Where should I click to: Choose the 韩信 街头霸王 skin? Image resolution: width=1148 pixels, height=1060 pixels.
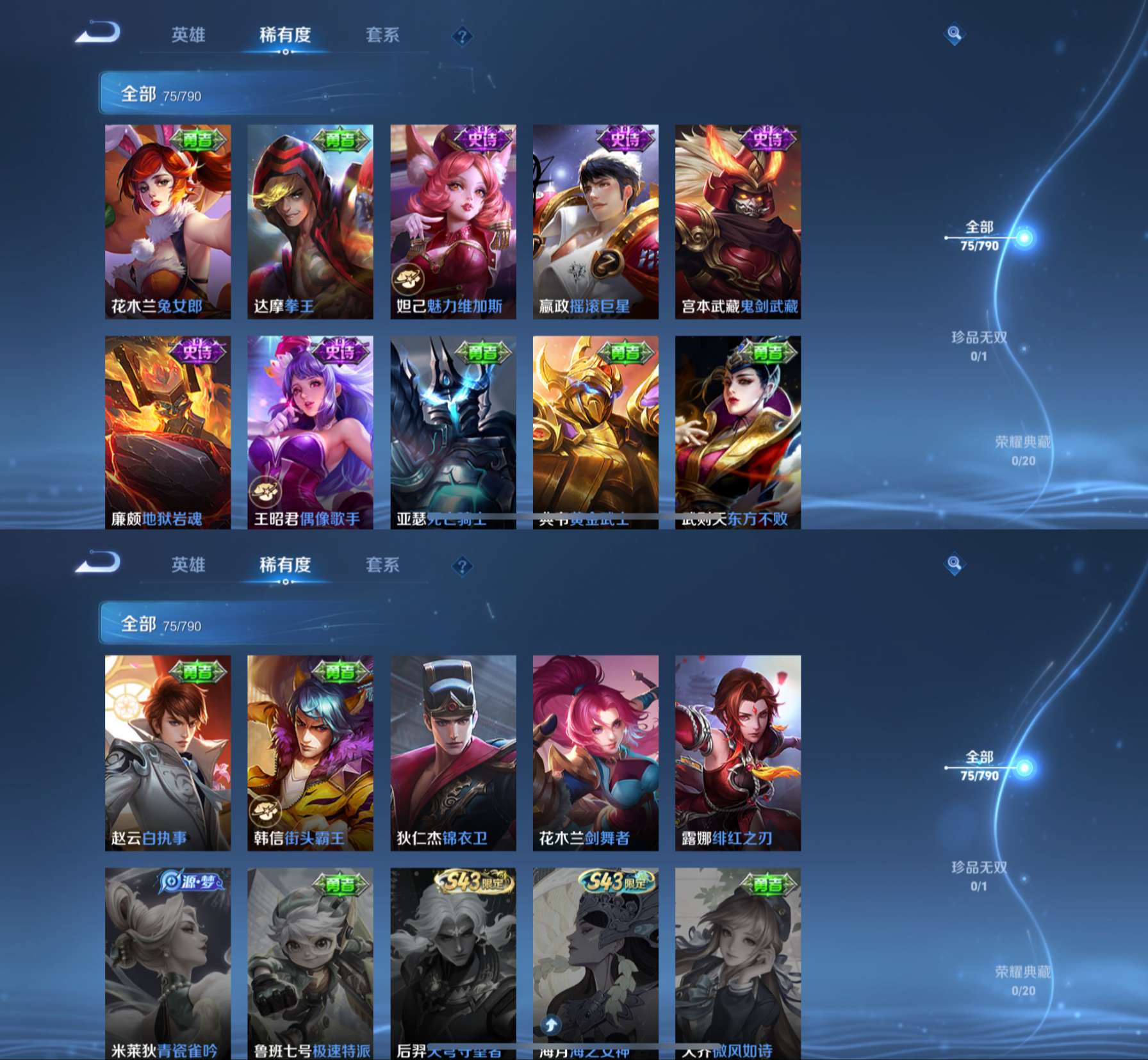pos(310,752)
